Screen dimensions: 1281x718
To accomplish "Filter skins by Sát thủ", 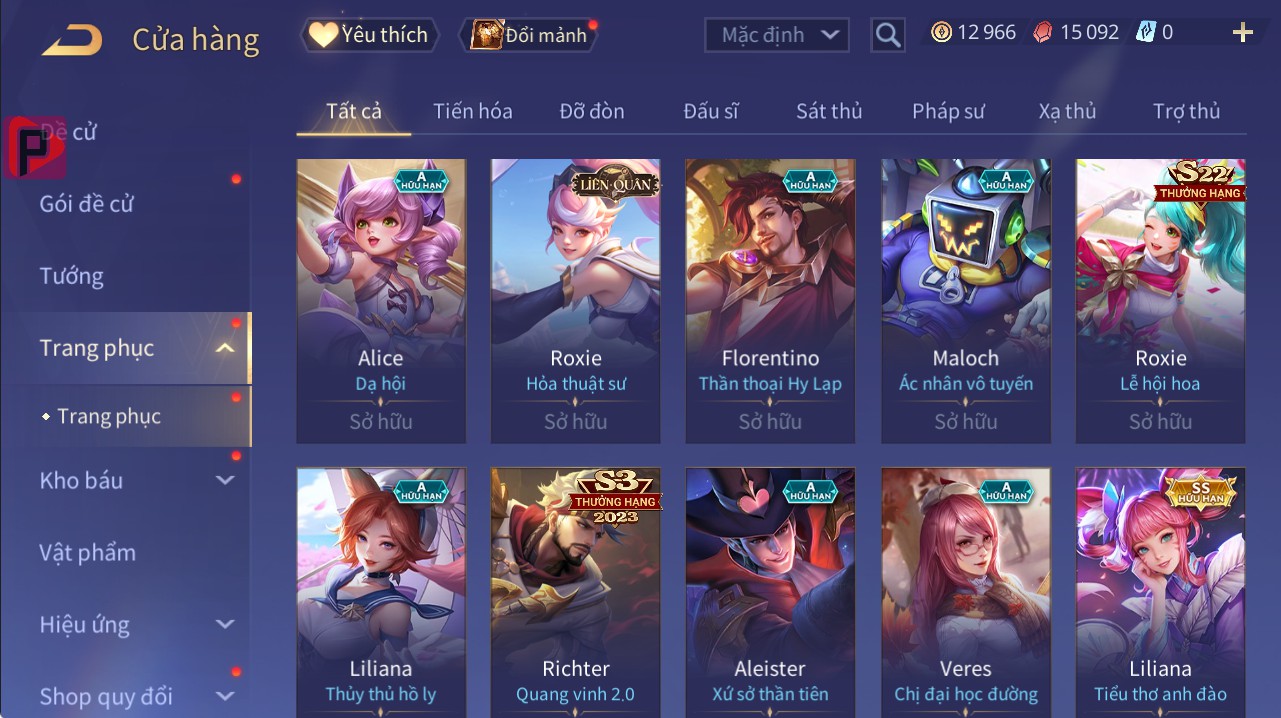I will click(829, 111).
